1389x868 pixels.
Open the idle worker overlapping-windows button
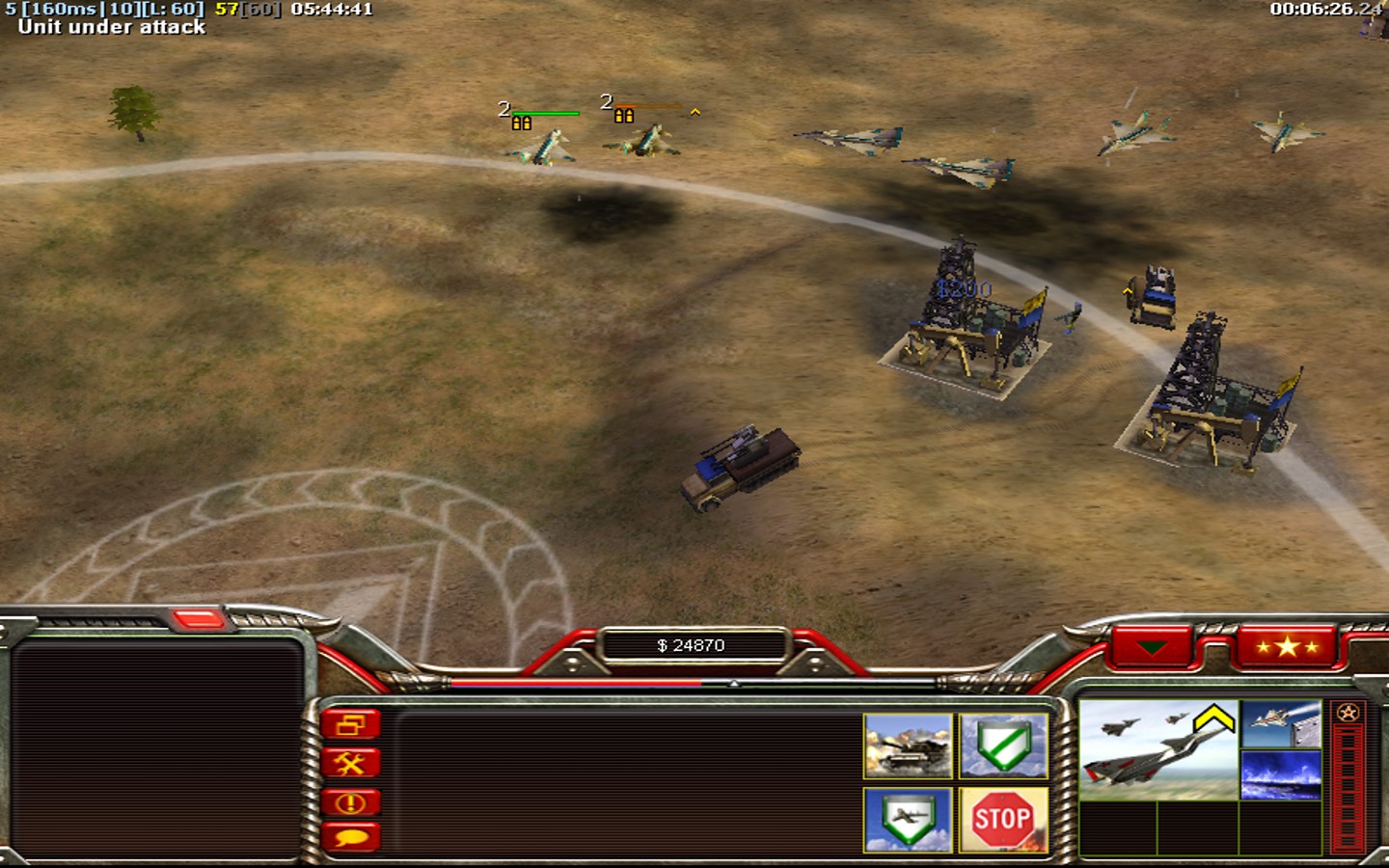pyautogui.click(x=351, y=724)
